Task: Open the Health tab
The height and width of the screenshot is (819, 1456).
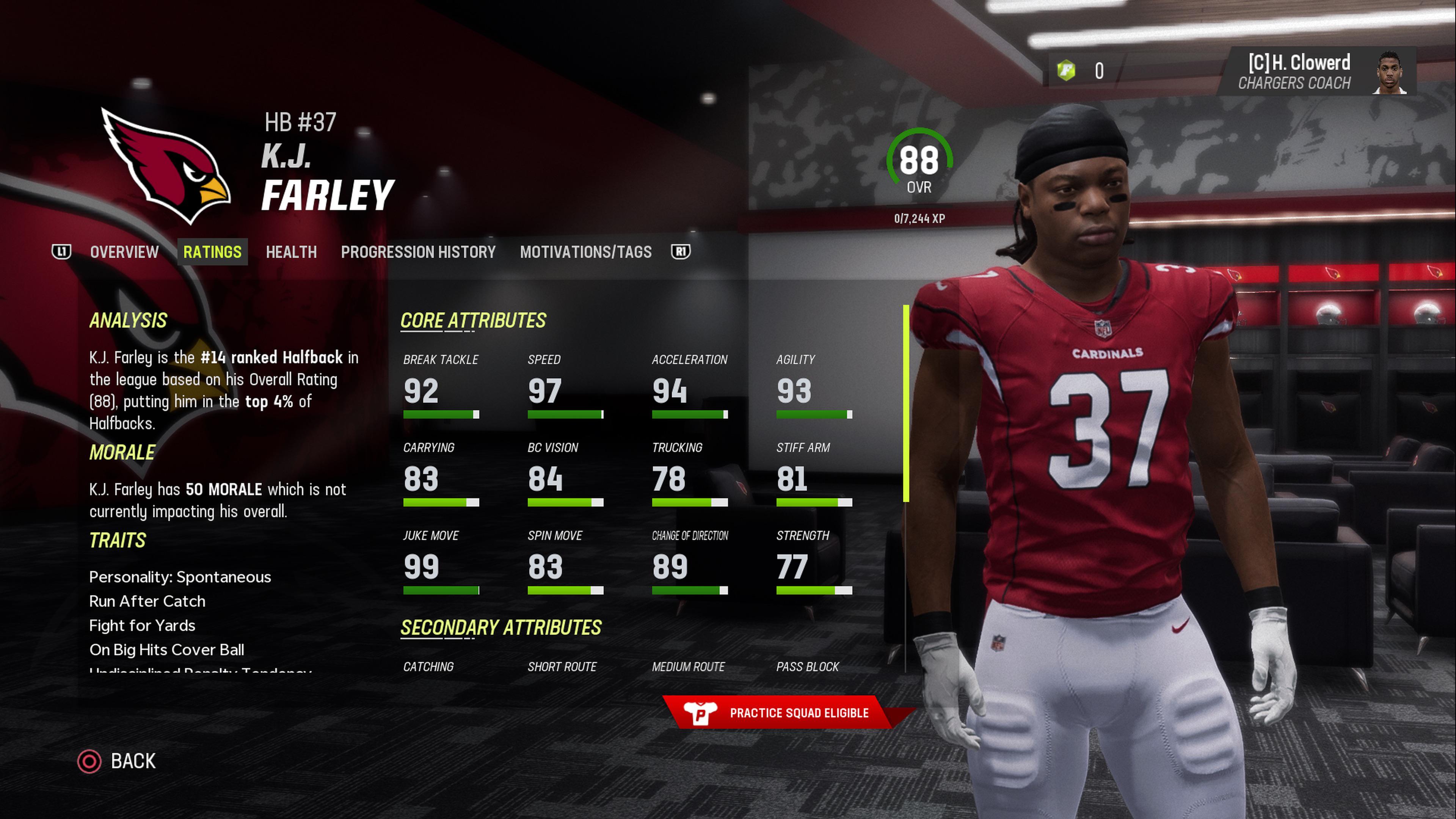Action: coord(291,252)
